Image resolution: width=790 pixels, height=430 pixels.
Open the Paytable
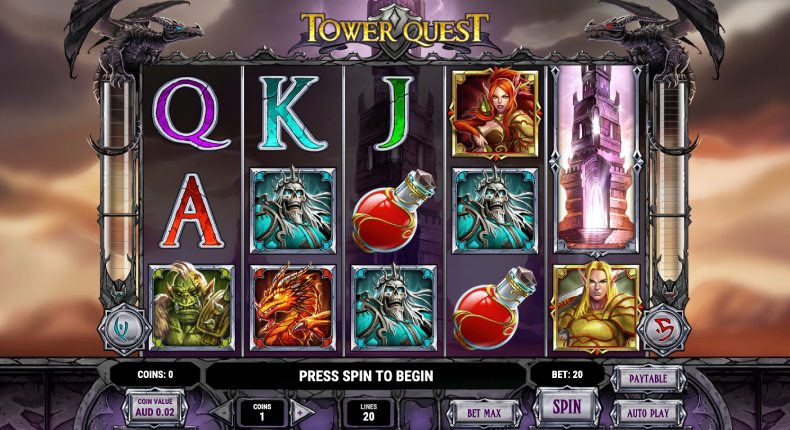pos(646,379)
